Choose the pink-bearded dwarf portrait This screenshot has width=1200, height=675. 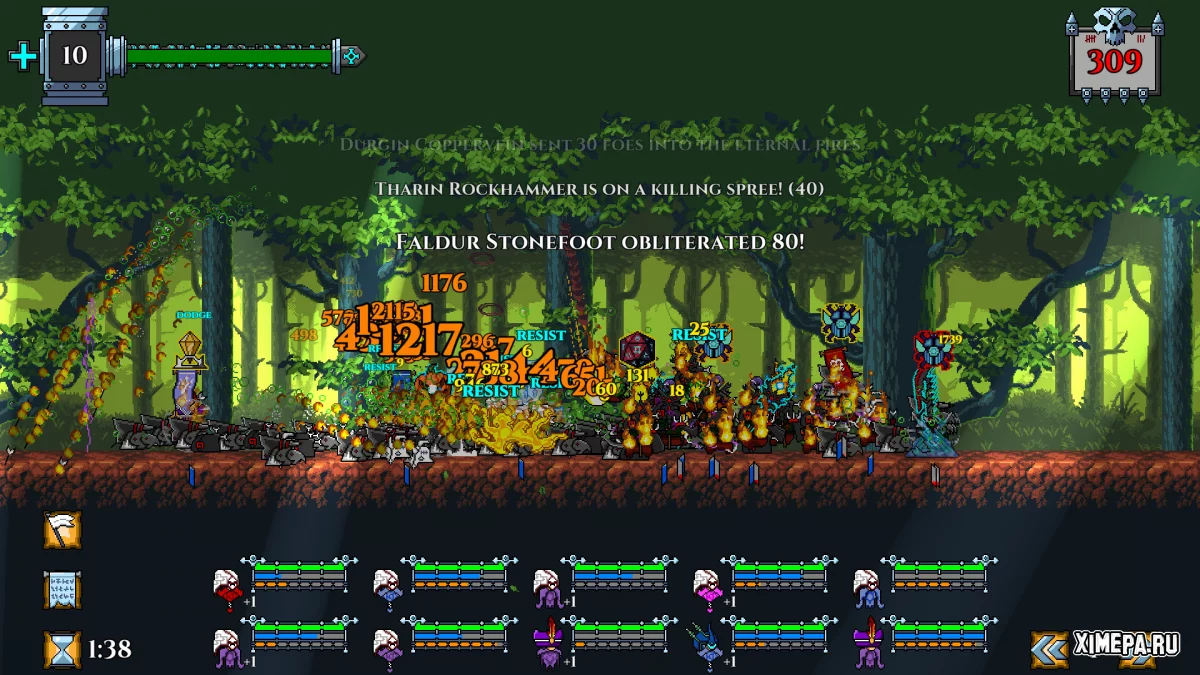[x=709, y=585]
